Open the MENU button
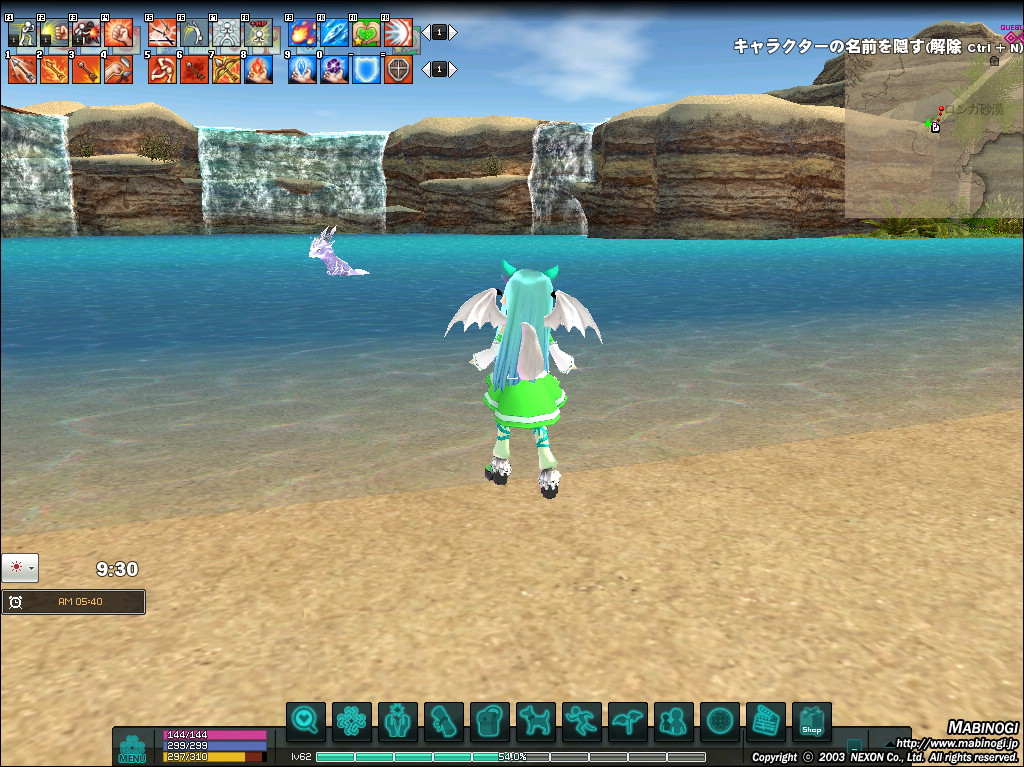This screenshot has height=767, width=1024. pyautogui.click(x=132, y=749)
